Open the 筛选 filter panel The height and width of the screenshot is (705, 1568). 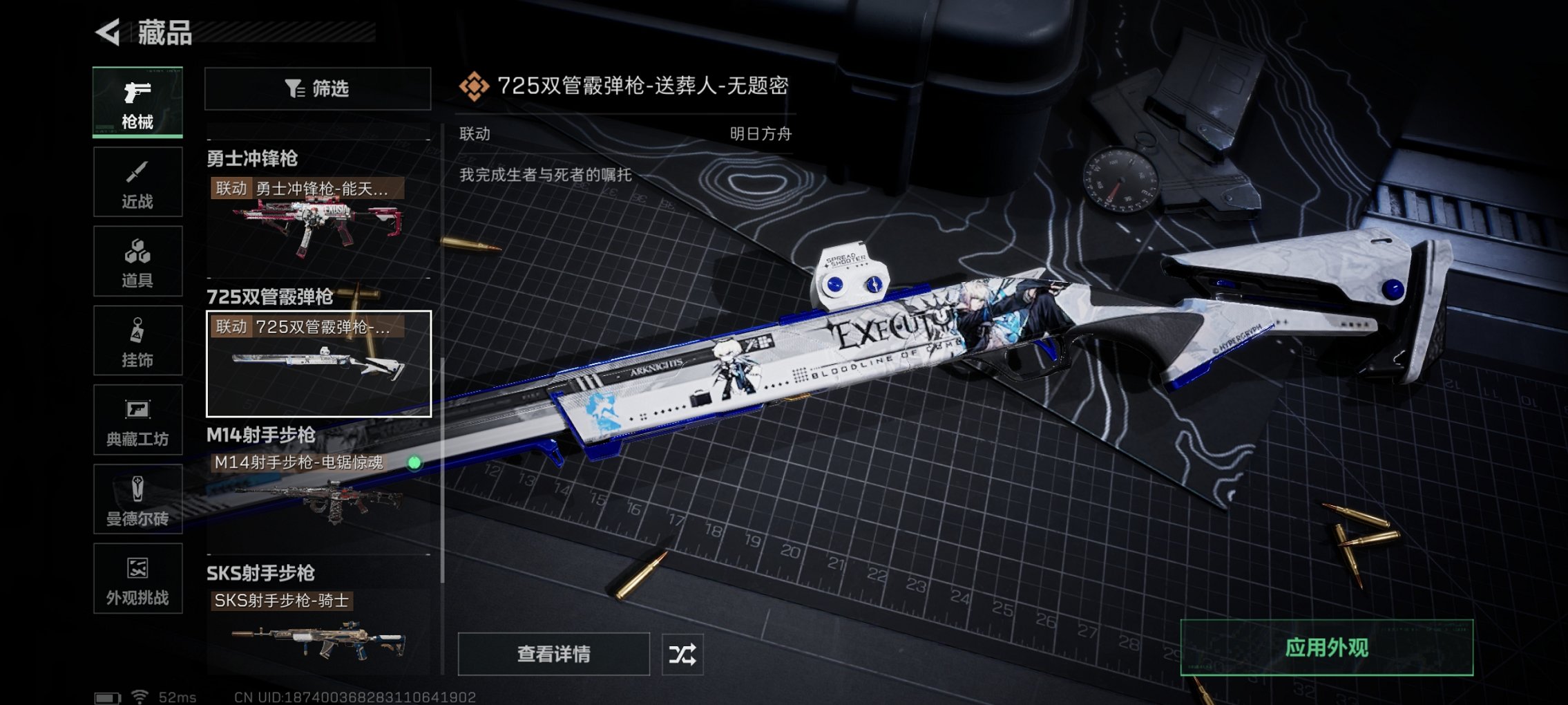tap(316, 88)
